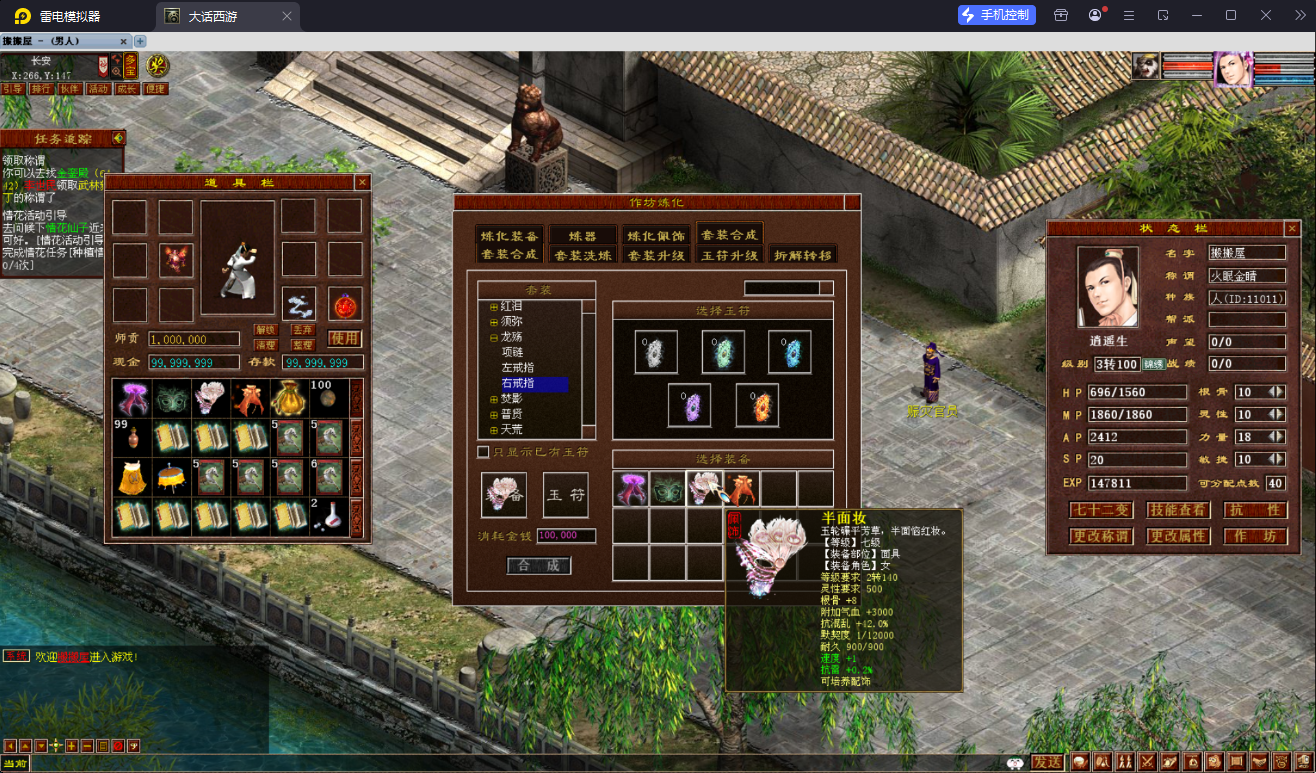This screenshot has height=773, width=1316.
Task: Select the 炼化装备 tab
Action: [510, 236]
